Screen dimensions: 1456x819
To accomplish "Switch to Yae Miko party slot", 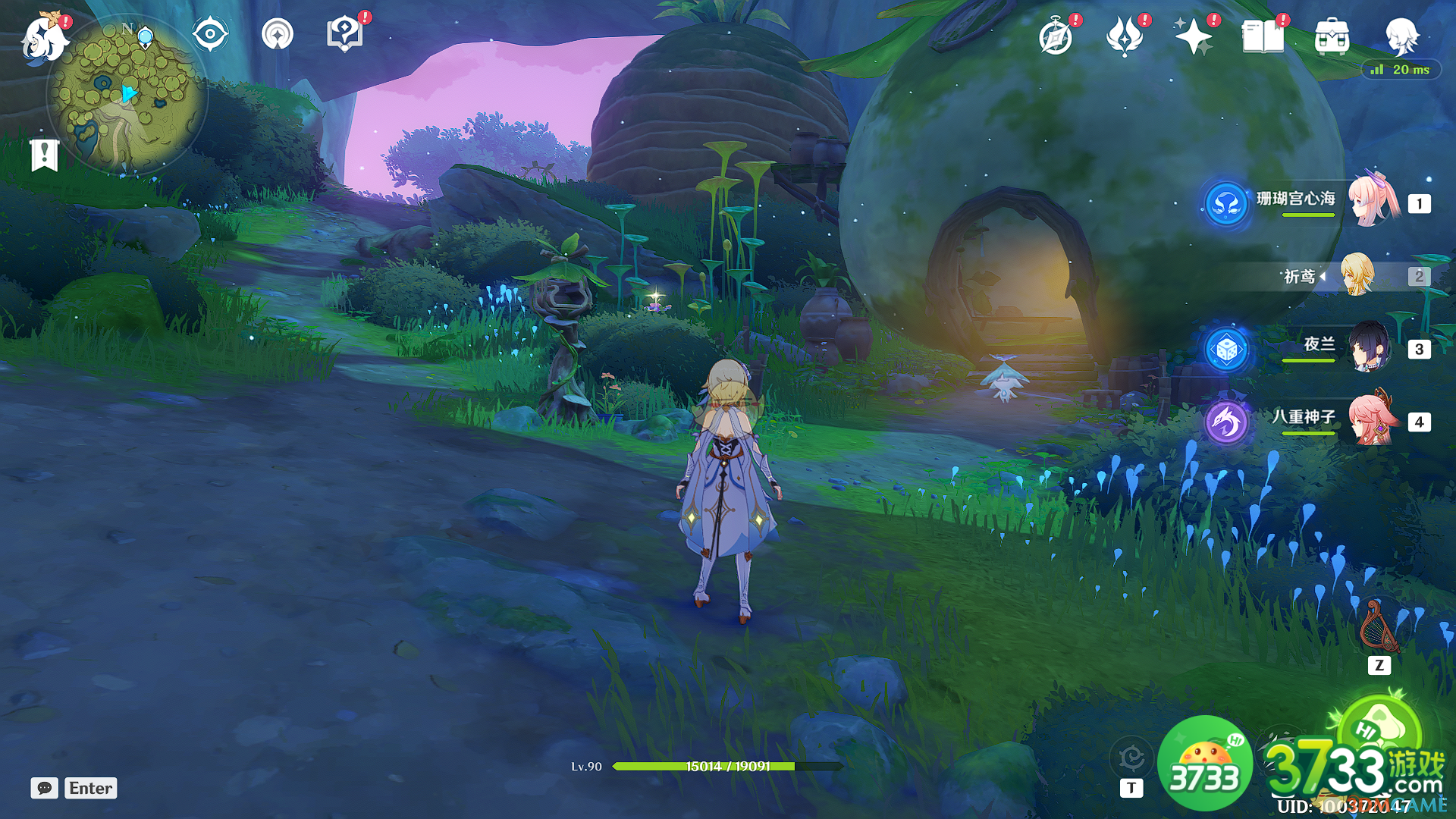I will 1373,419.
